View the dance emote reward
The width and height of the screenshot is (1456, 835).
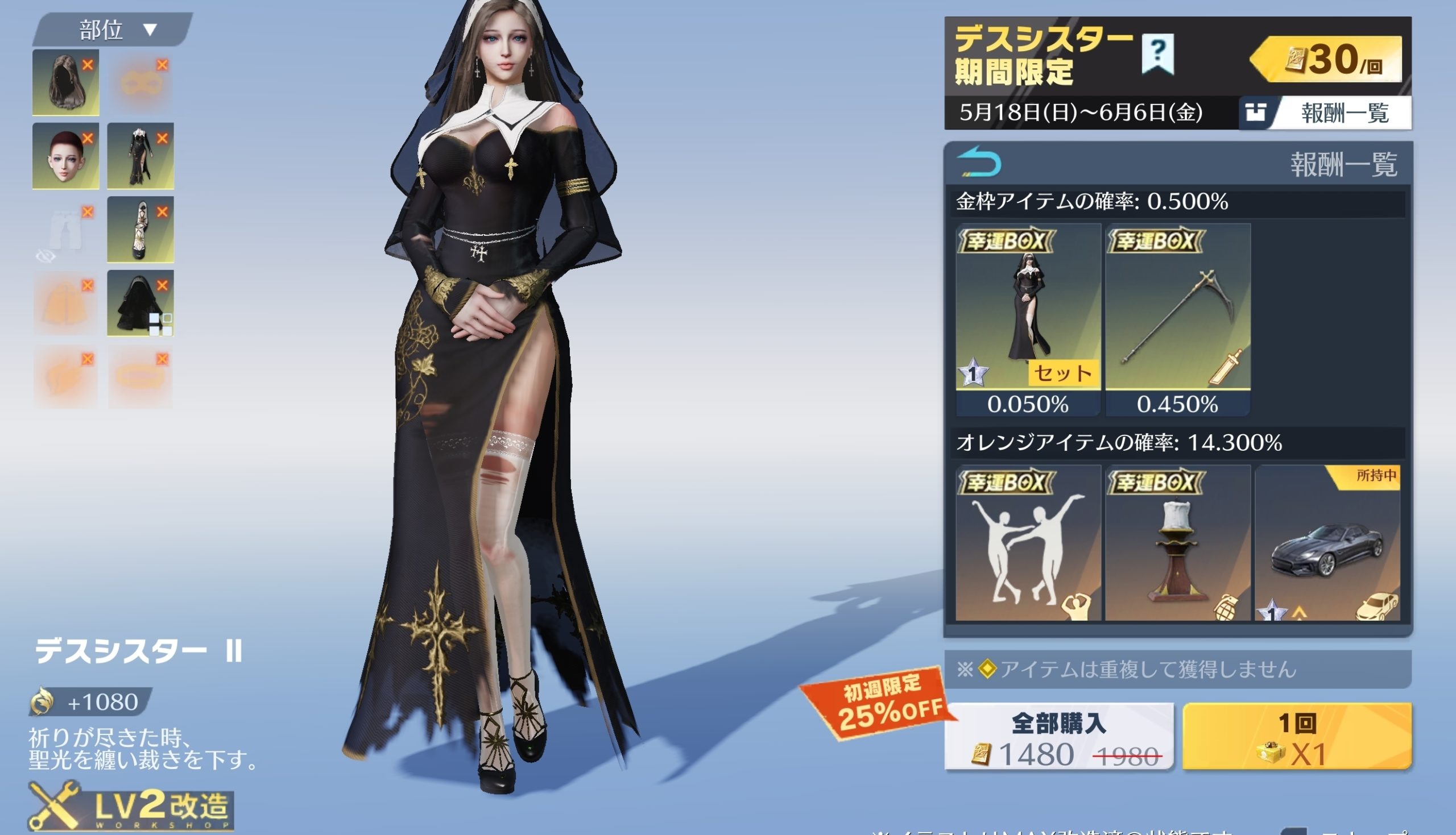(x=1028, y=543)
